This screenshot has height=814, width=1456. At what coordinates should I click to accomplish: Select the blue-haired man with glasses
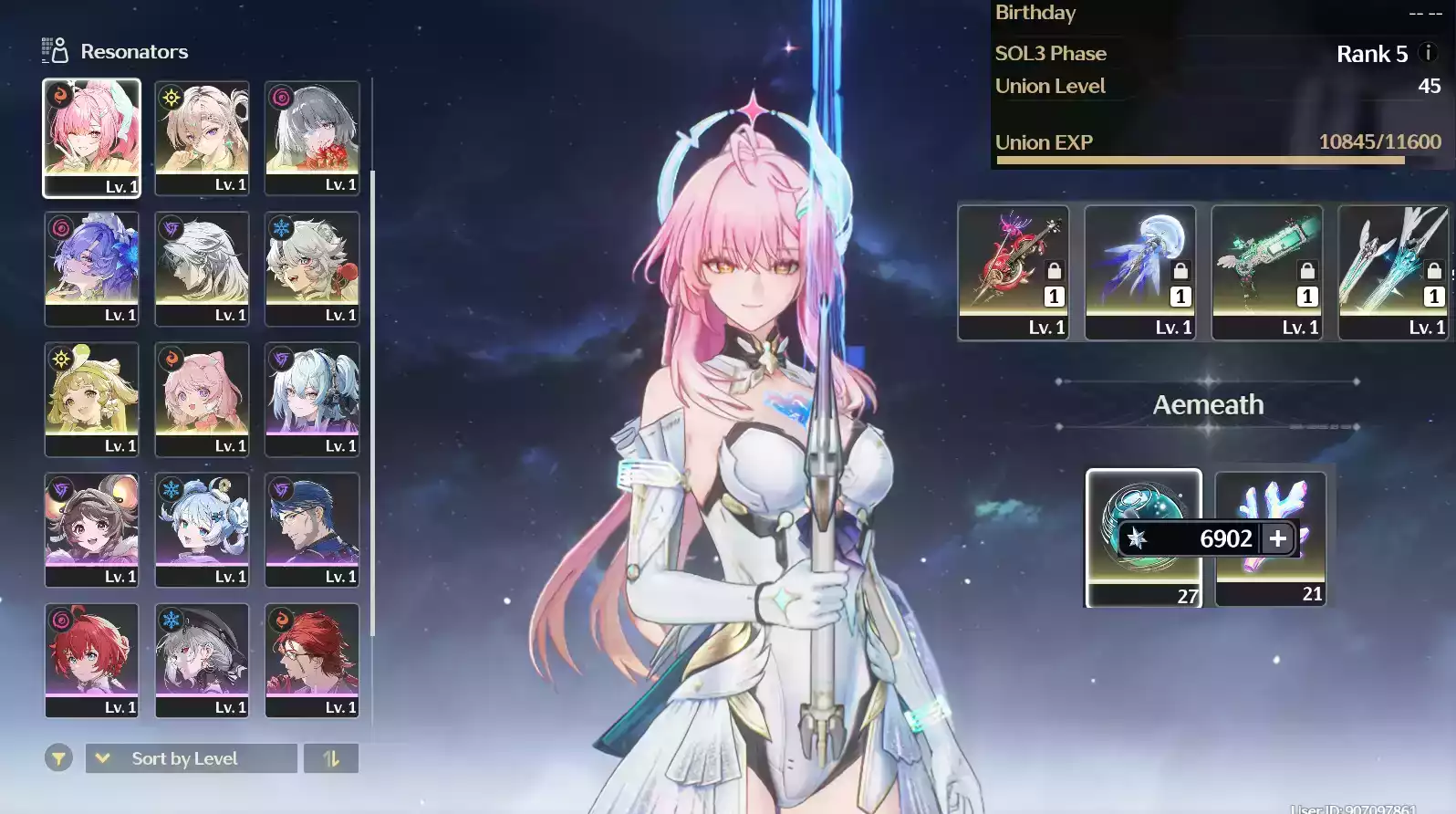(x=312, y=528)
